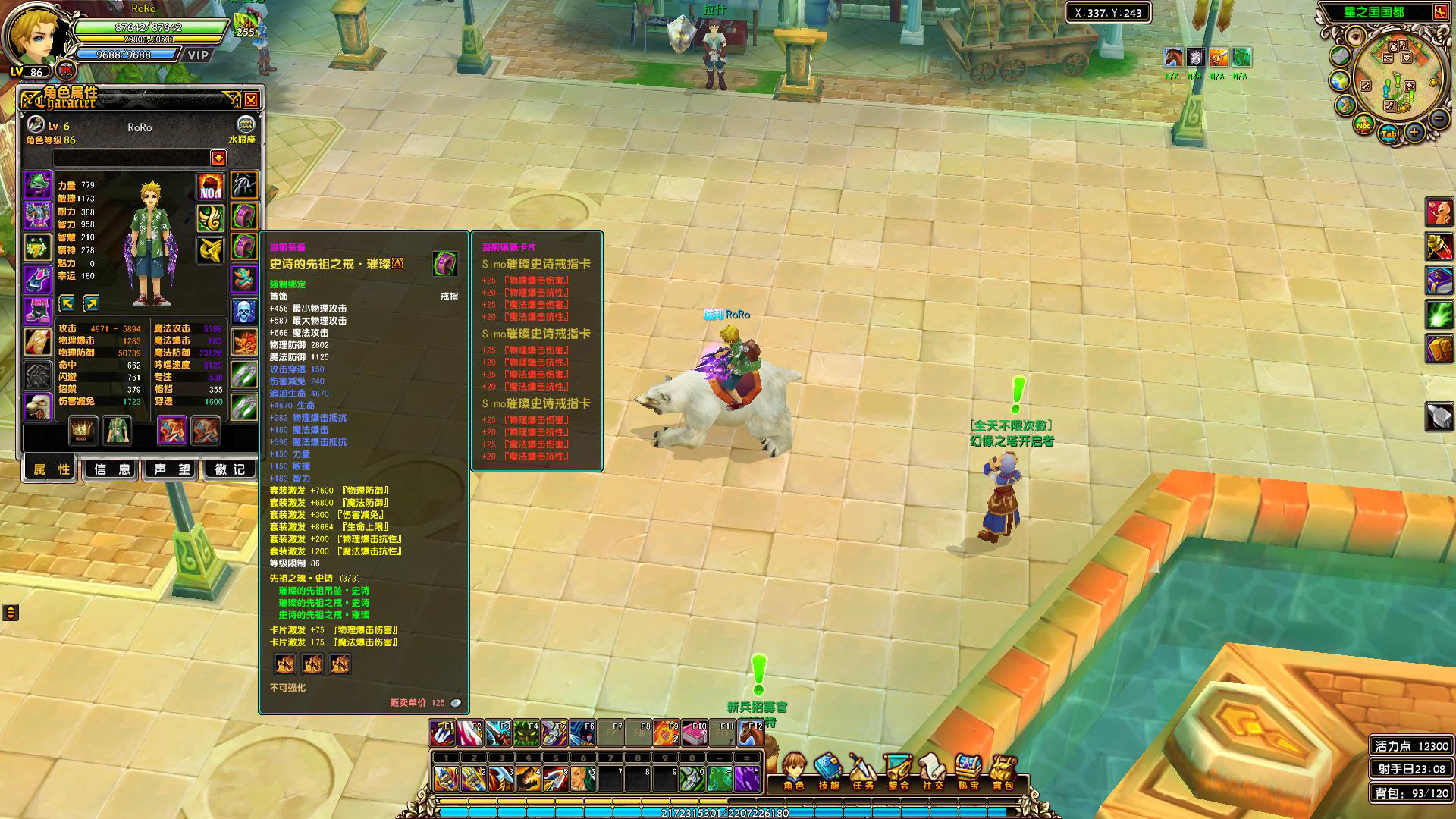Zoom in the minimap with plus button
The width and height of the screenshot is (1456, 819).
pos(1414,133)
